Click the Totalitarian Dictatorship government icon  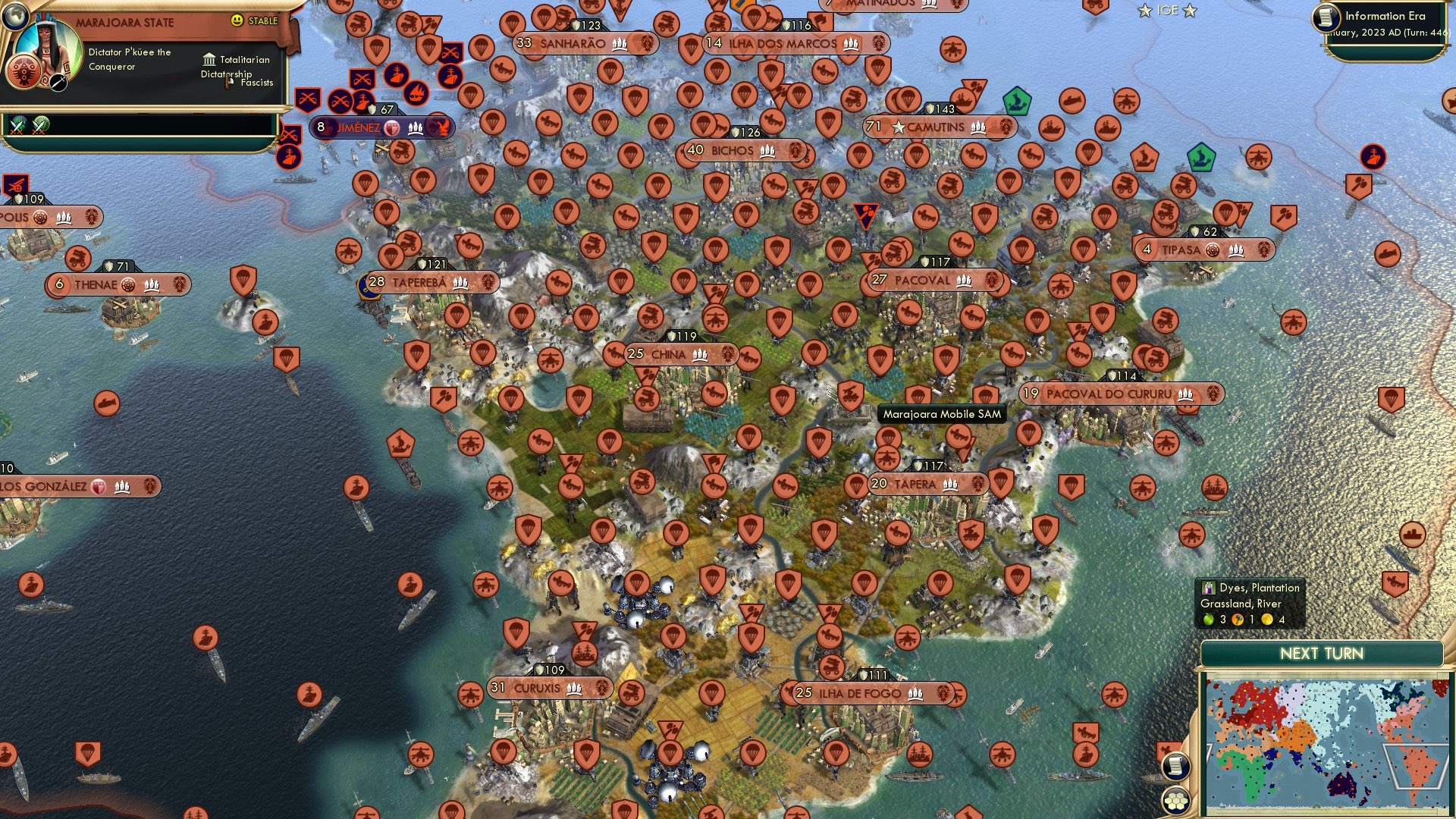click(x=208, y=59)
